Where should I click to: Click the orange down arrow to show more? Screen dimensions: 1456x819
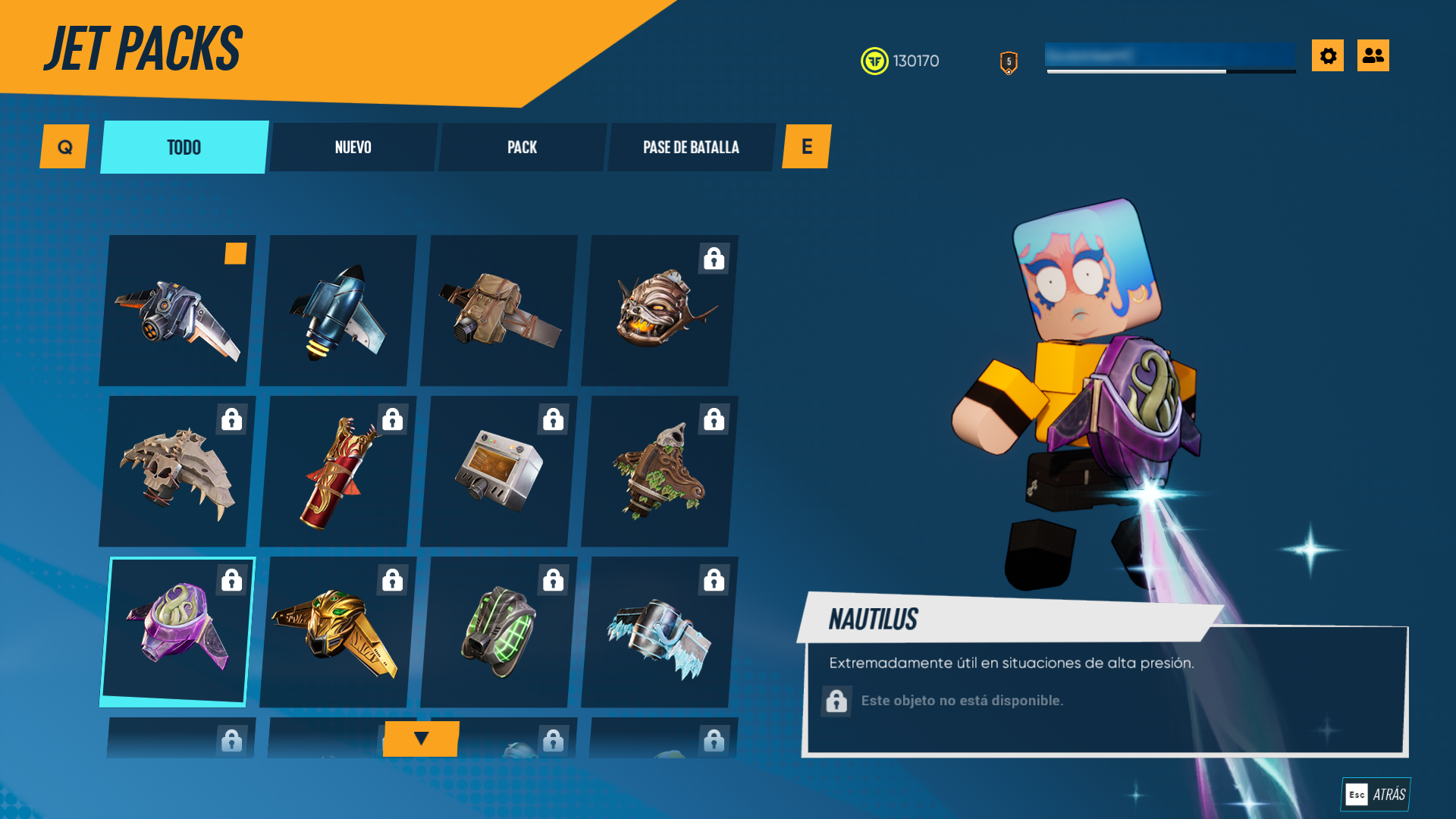point(421,738)
